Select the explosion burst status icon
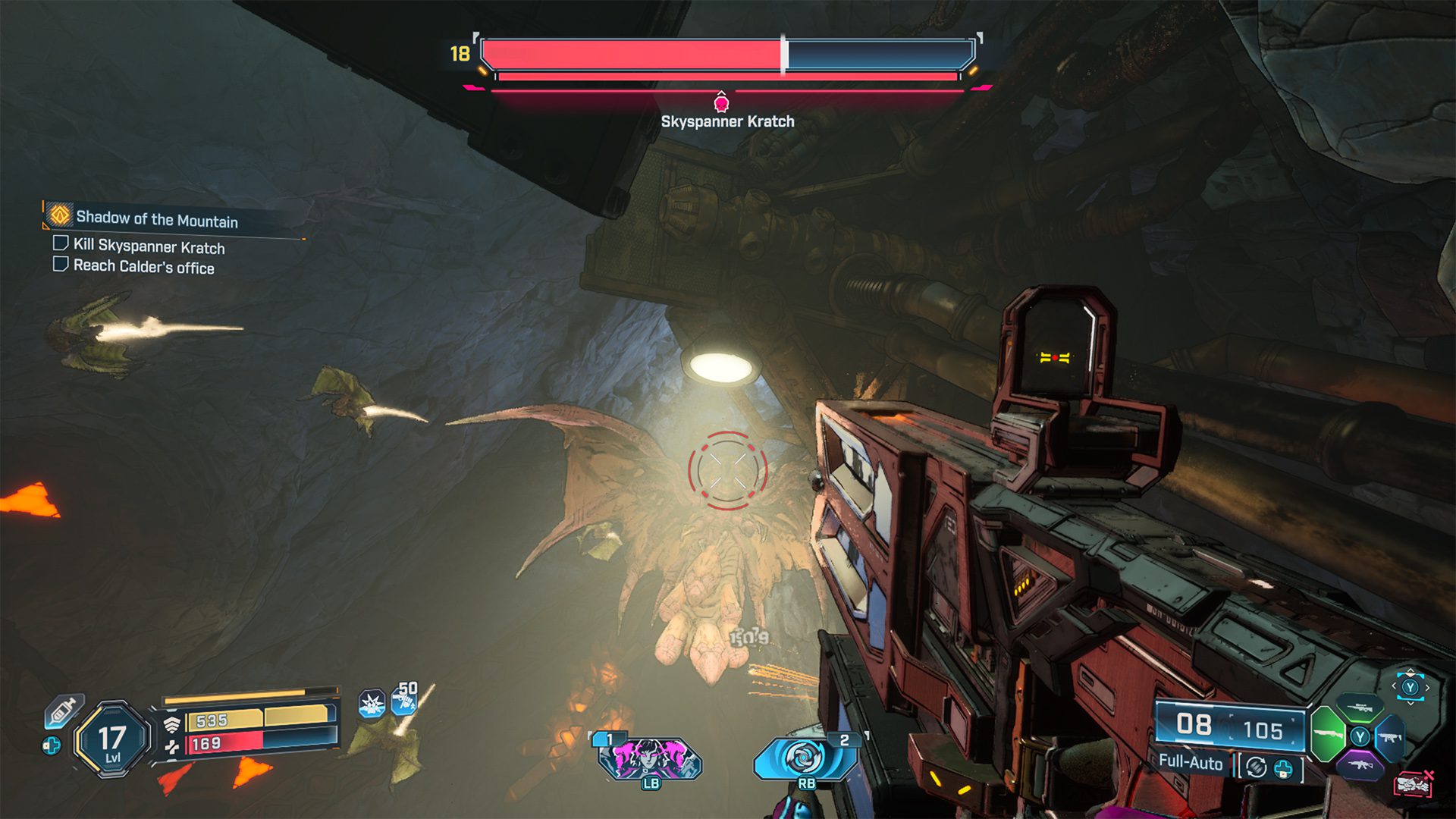 (372, 704)
